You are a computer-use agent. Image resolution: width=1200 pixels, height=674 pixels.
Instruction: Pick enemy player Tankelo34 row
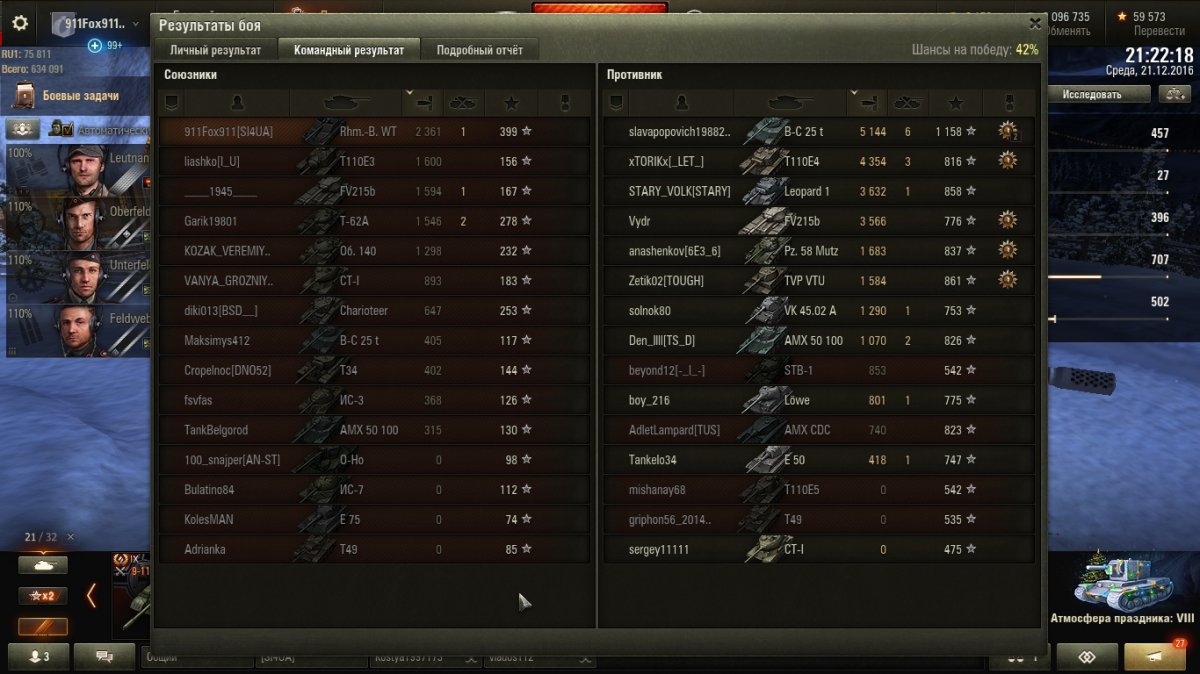coord(818,460)
